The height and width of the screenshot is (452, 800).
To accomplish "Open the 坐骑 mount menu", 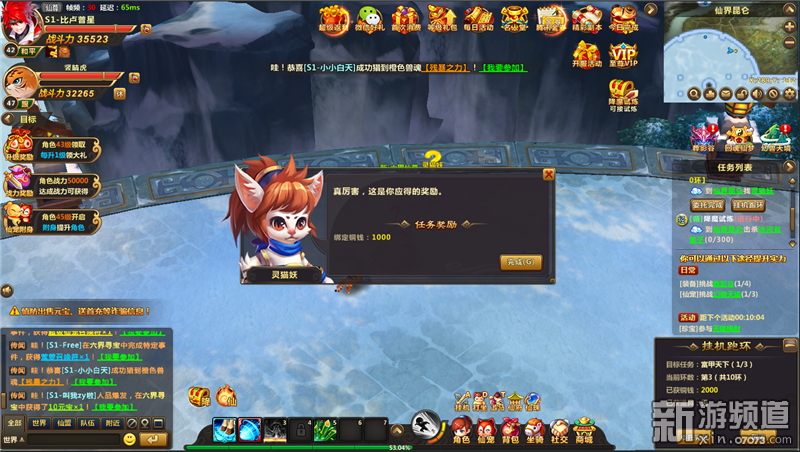I will pos(535,430).
